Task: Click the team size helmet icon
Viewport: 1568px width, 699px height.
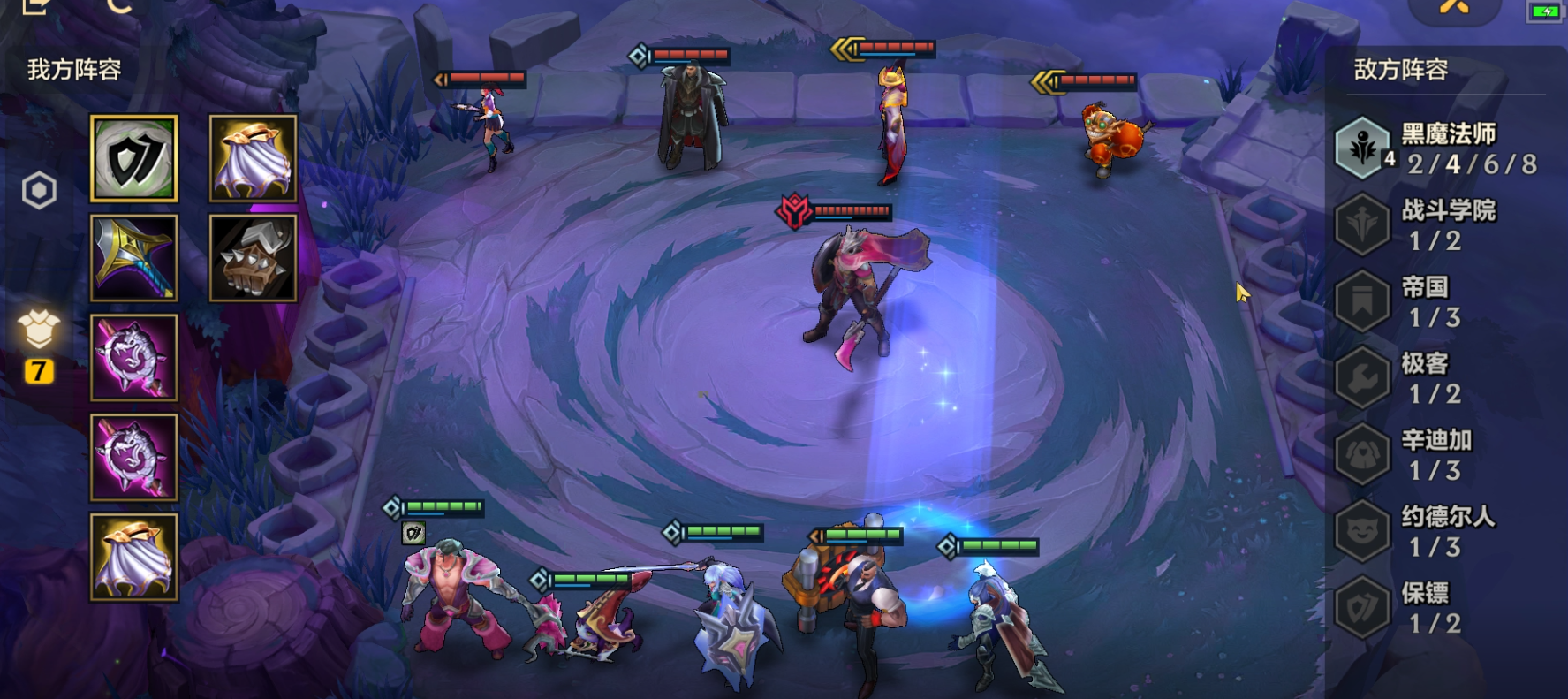Action: [39, 331]
